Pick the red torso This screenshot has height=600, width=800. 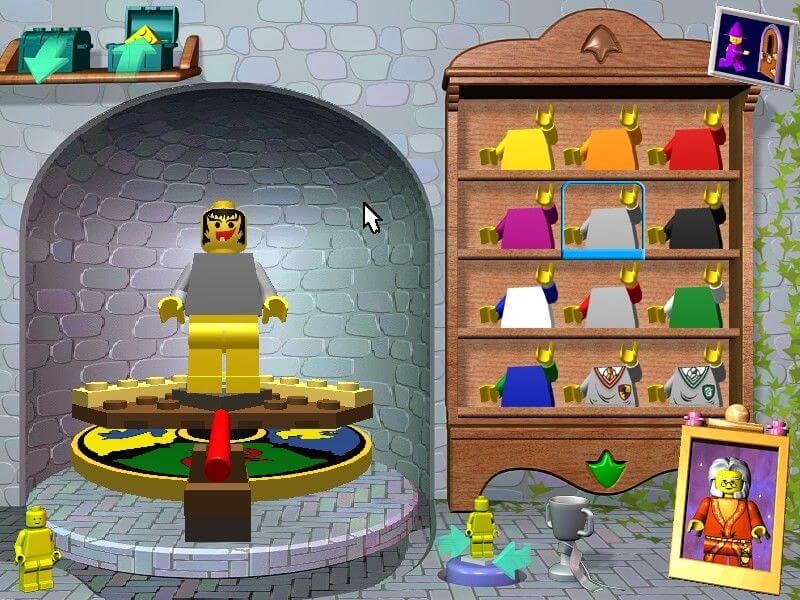[x=689, y=147]
